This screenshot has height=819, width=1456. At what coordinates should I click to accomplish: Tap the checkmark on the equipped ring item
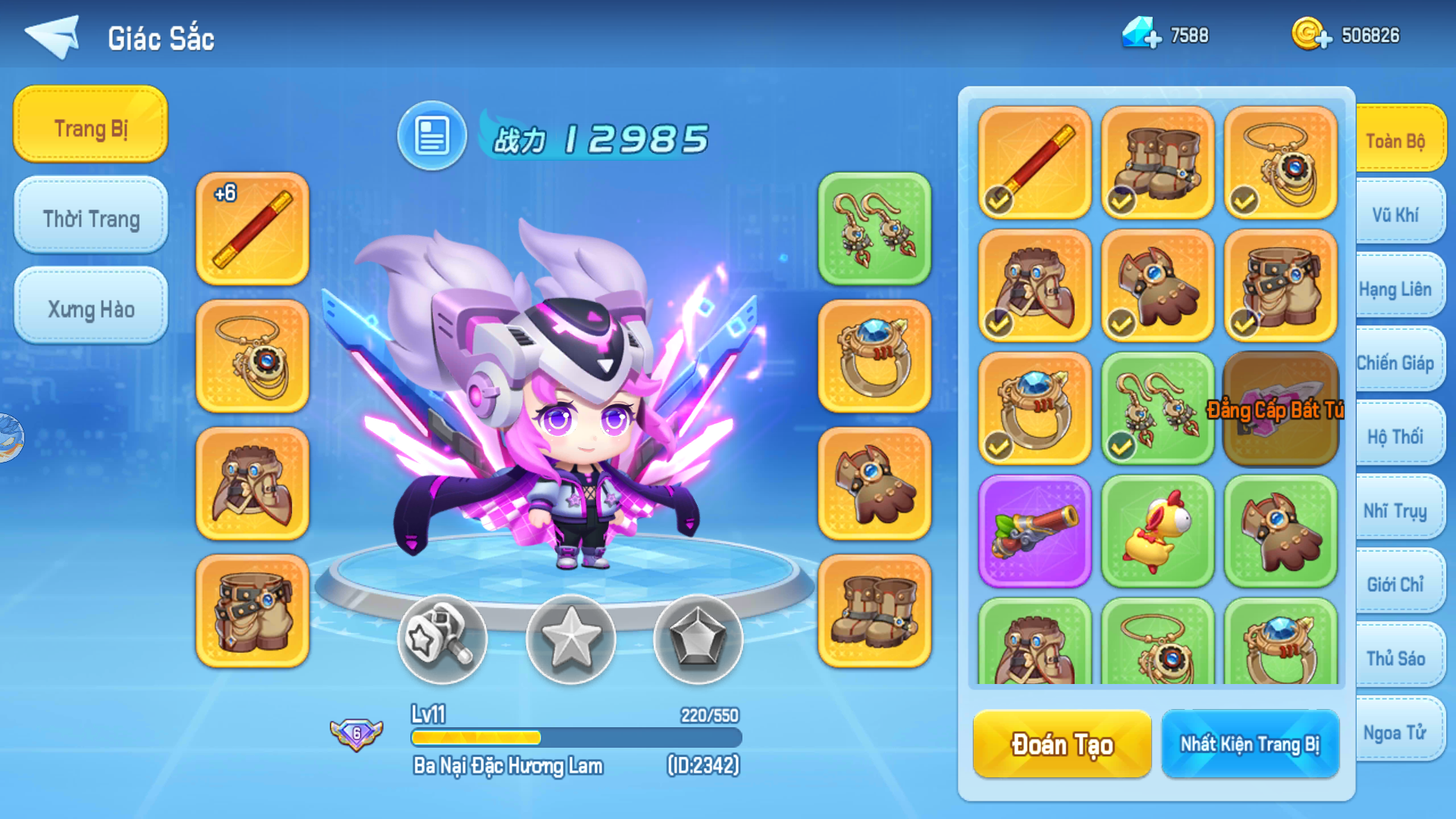[999, 447]
